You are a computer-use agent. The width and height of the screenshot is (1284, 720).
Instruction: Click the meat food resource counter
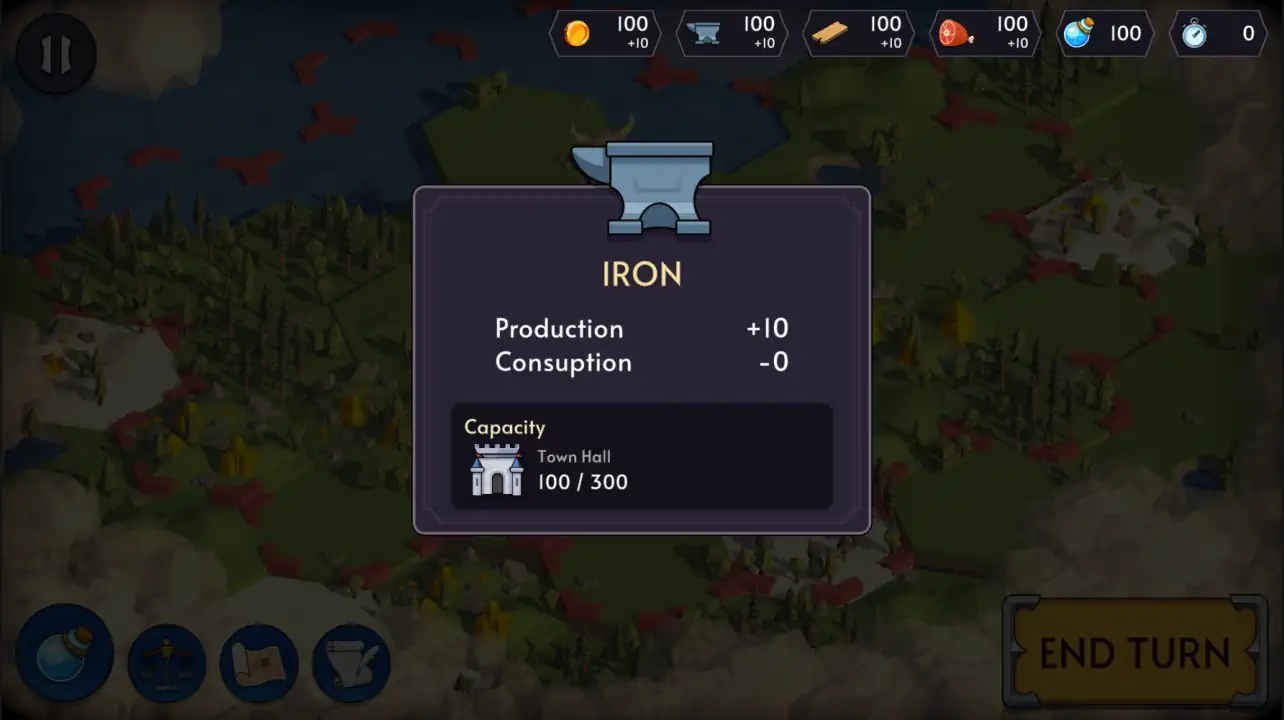point(985,33)
